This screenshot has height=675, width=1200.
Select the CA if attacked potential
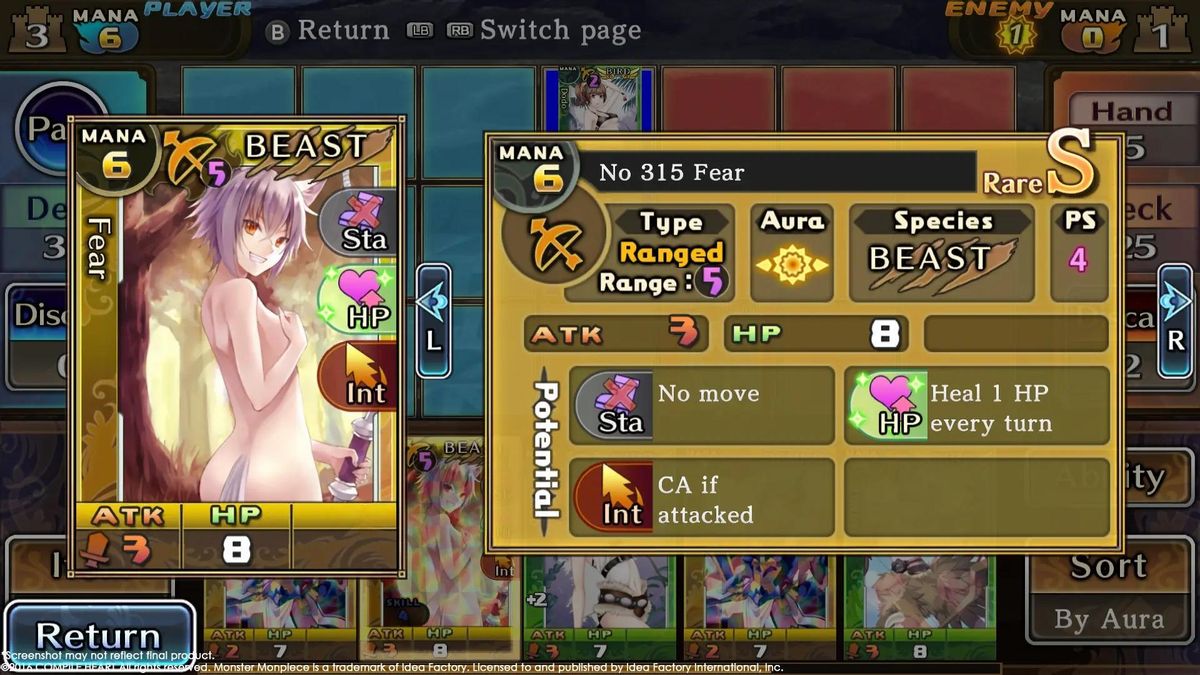pos(701,497)
